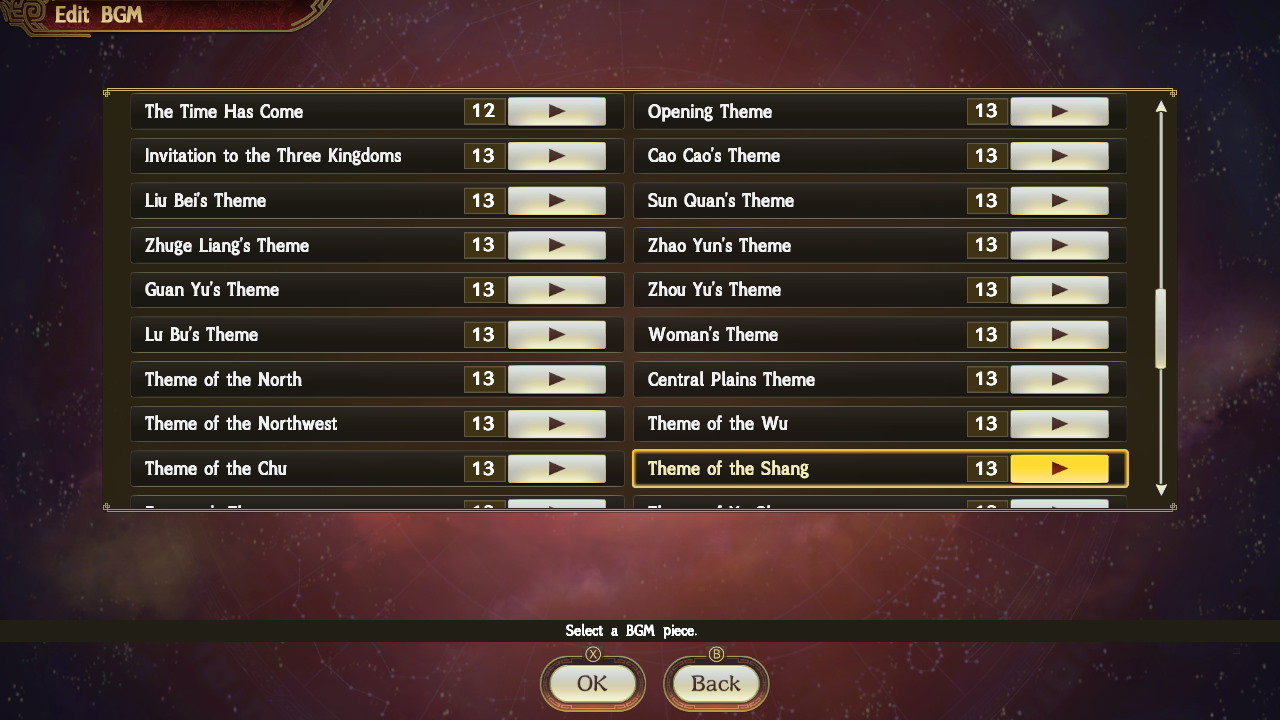Play Theme of the Northwest
The image size is (1280, 720).
pos(558,423)
